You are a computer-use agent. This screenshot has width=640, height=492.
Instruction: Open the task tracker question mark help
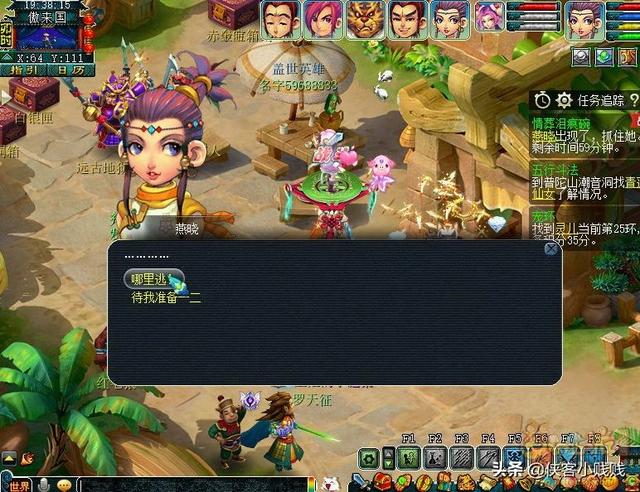click(633, 100)
